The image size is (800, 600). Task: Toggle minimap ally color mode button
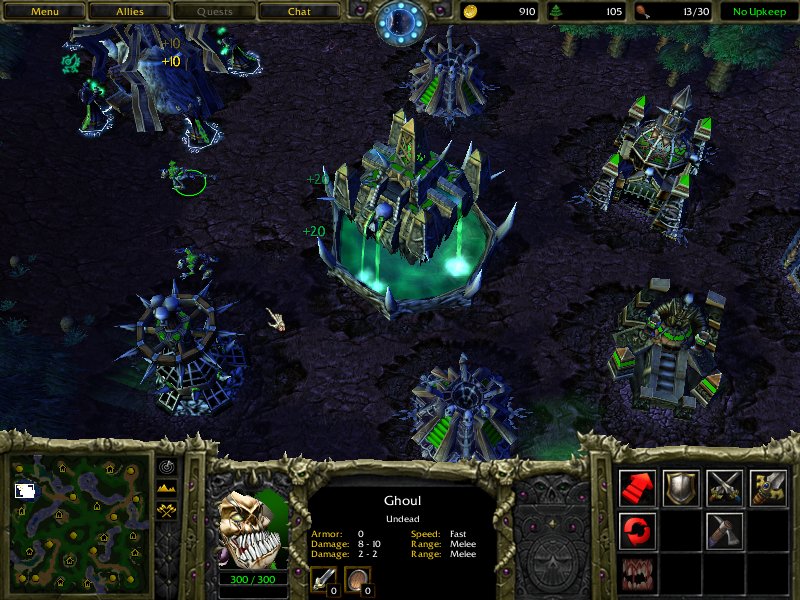pyautogui.click(x=166, y=511)
